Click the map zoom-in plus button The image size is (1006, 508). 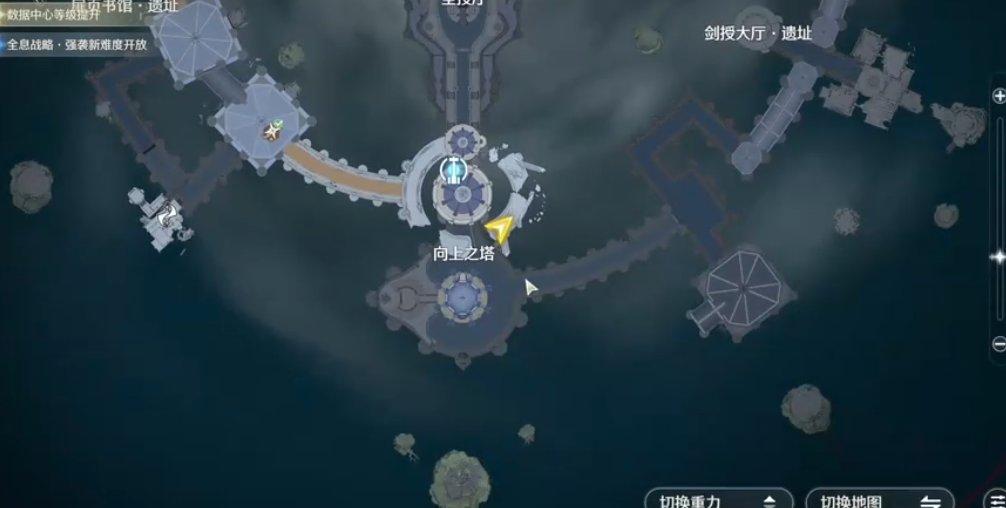pos(998,96)
